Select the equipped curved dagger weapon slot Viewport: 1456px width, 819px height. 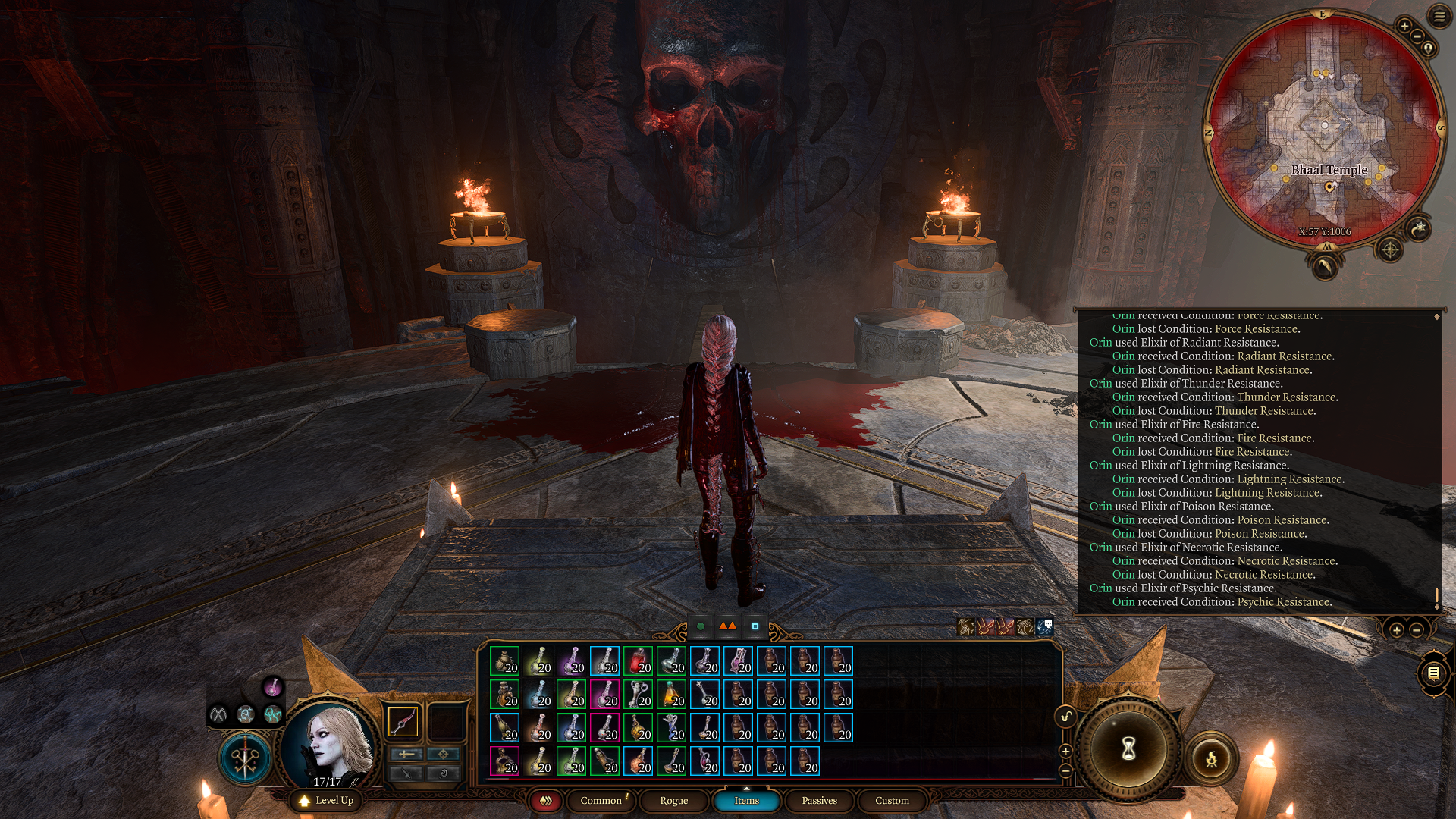click(403, 721)
